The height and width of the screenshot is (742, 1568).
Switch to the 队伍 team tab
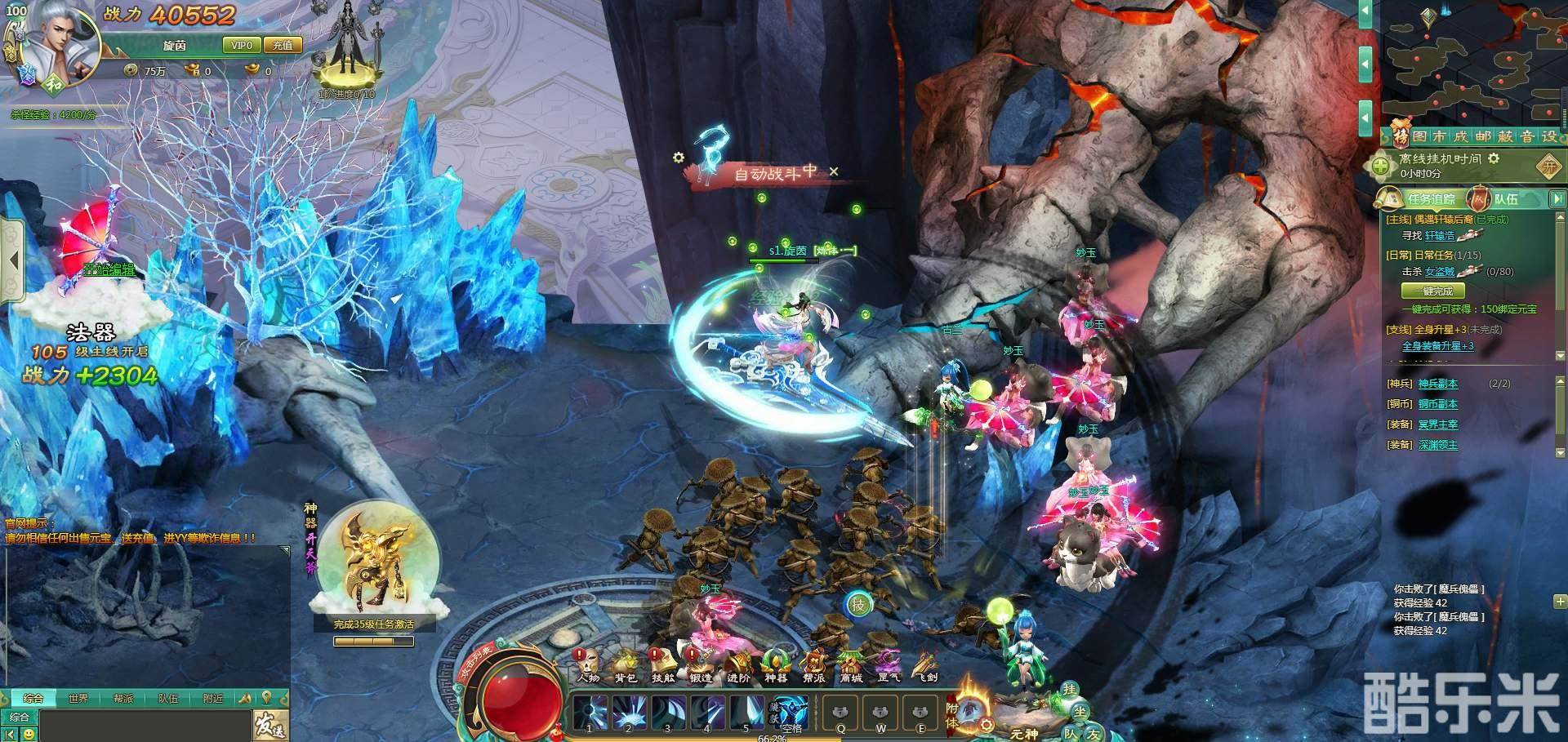[x=1505, y=199]
